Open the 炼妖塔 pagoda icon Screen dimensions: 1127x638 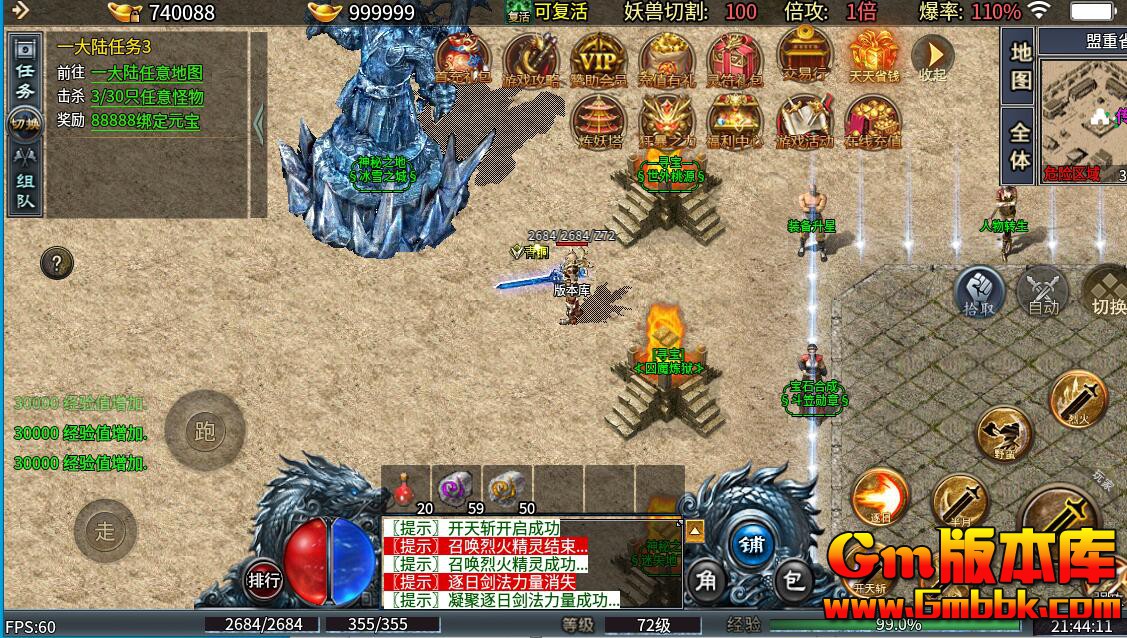click(x=598, y=121)
